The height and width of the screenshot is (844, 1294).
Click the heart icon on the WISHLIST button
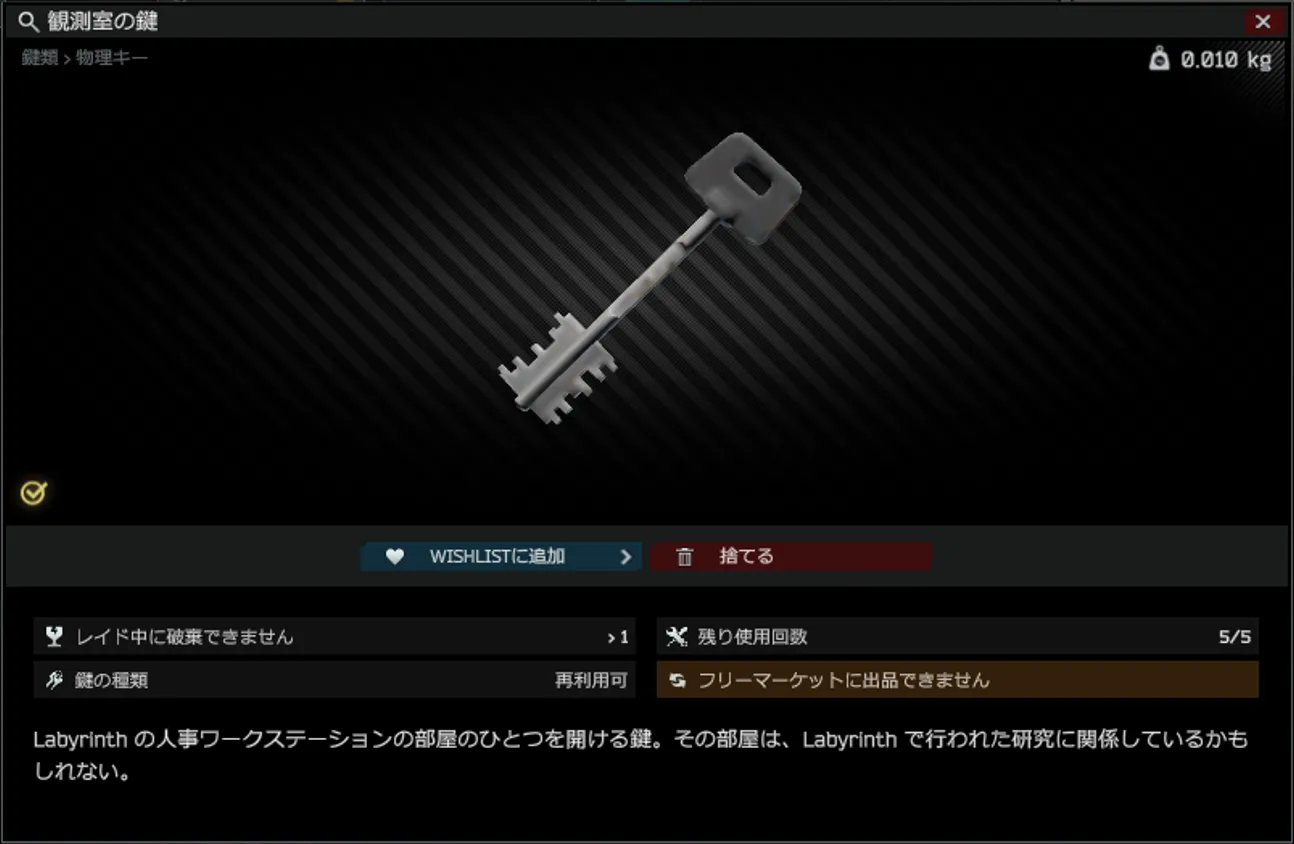(x=394, y=556)
